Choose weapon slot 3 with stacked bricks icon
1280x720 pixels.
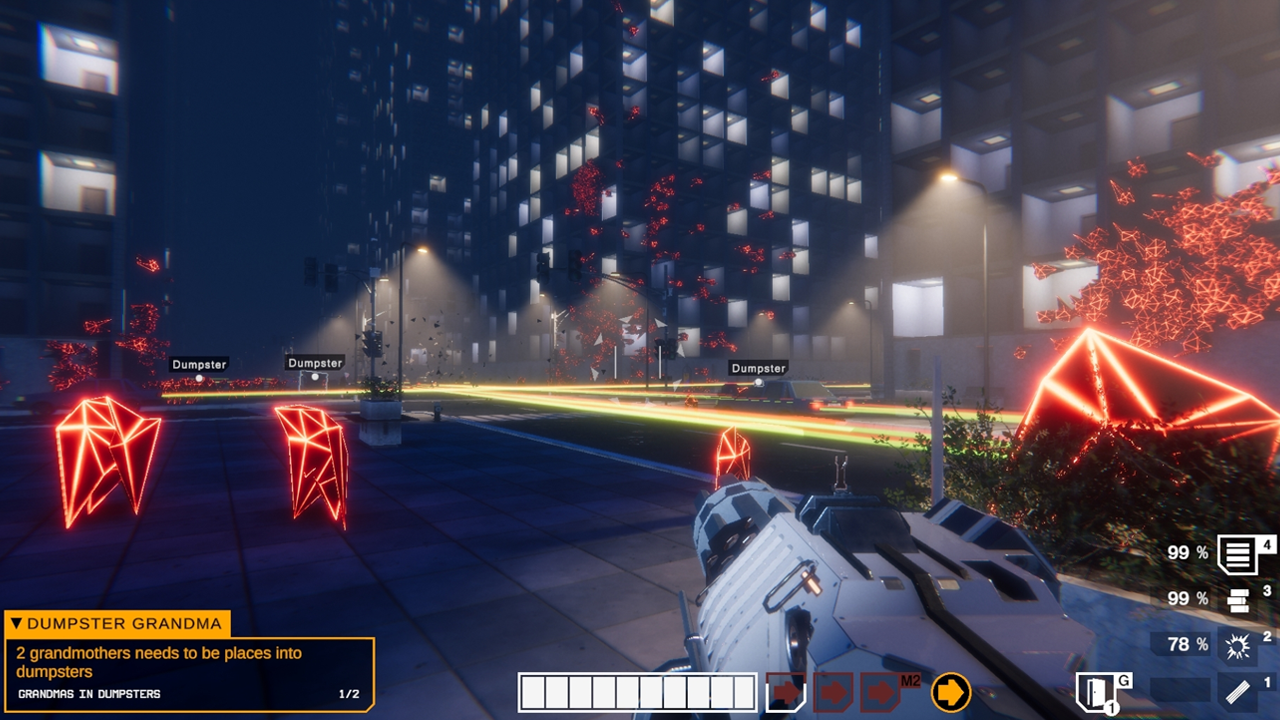point(1238,600)
